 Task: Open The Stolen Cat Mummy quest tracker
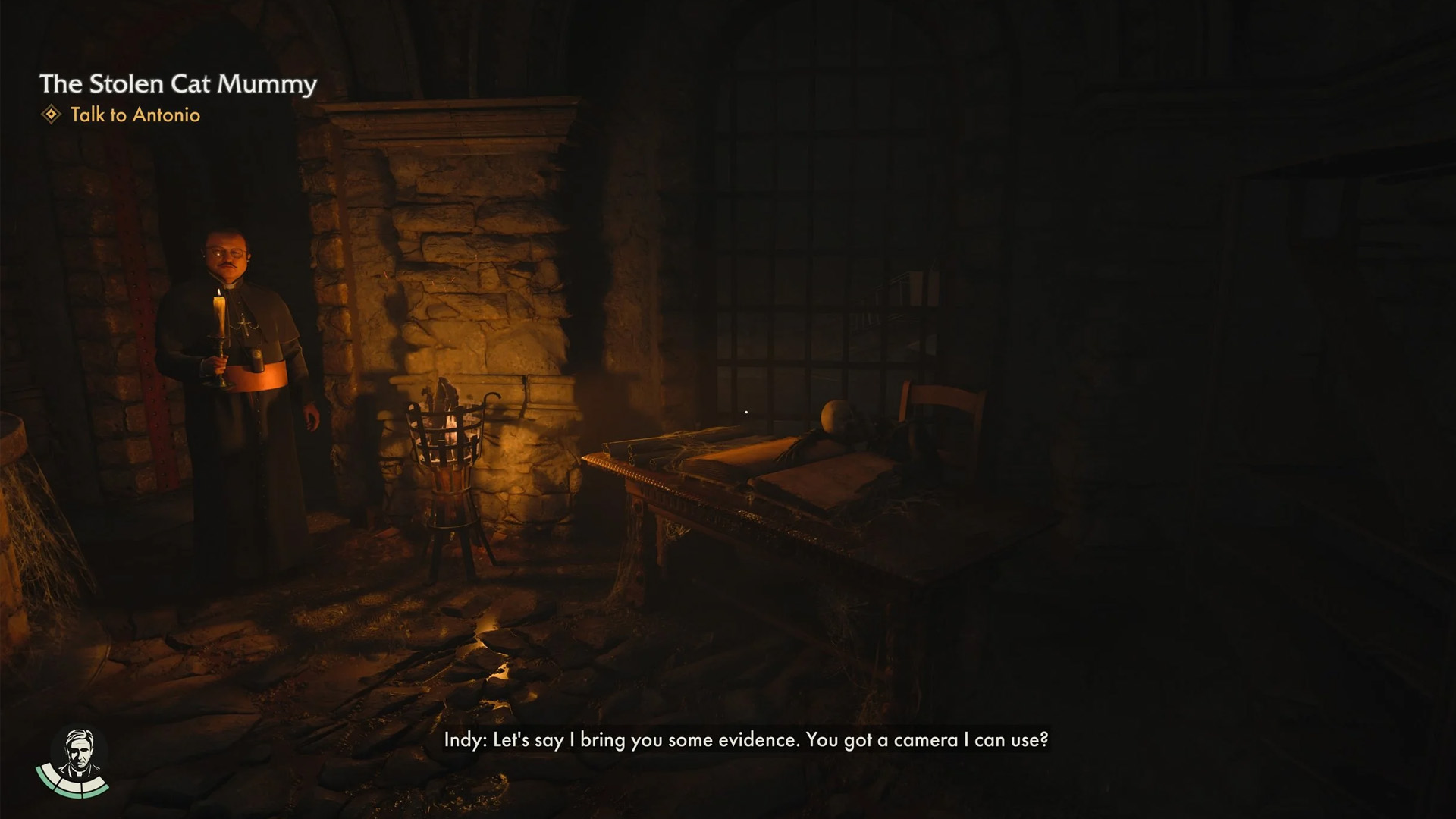[x=178, y=83]
